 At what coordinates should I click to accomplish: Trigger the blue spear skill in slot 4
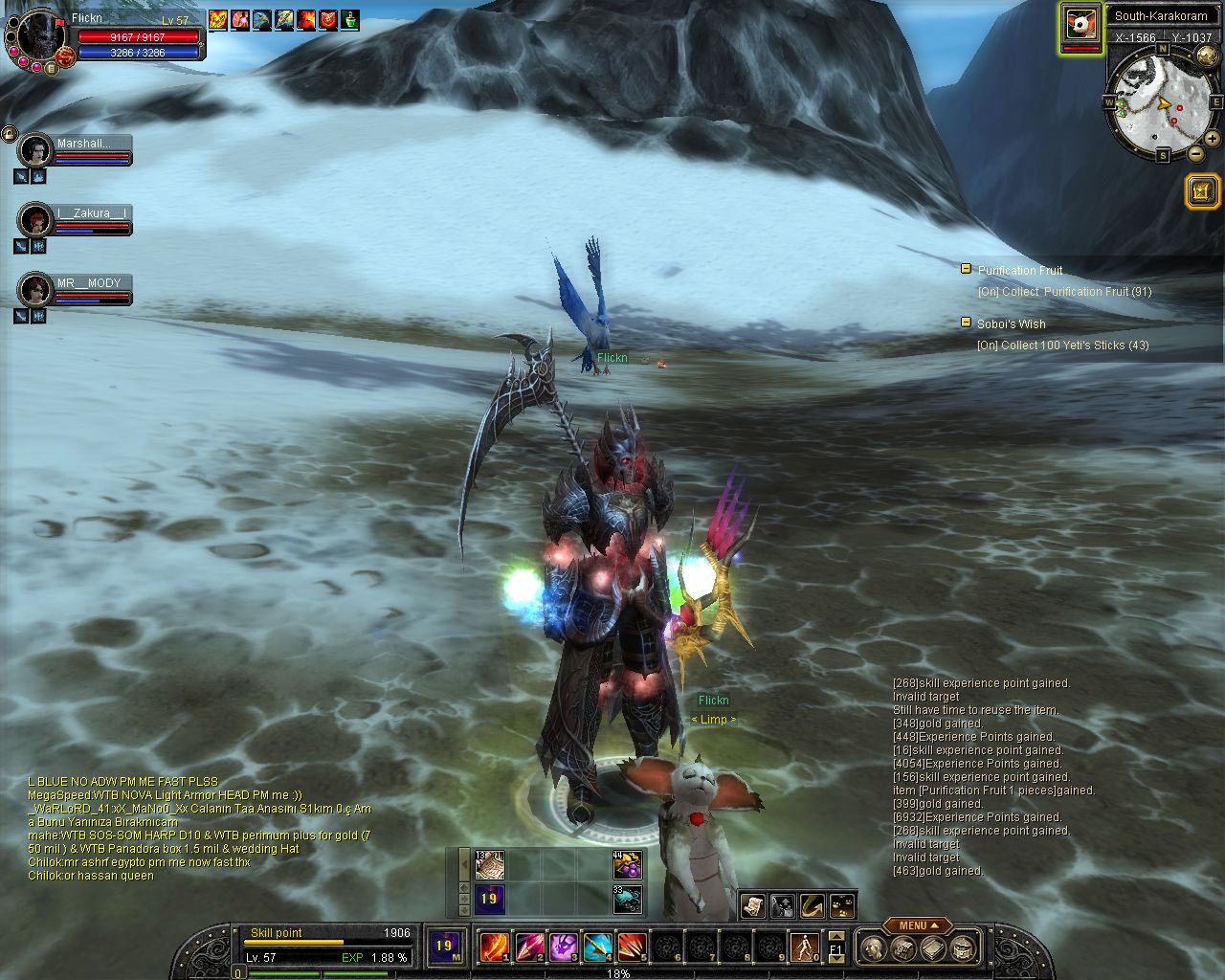(597, 947)
